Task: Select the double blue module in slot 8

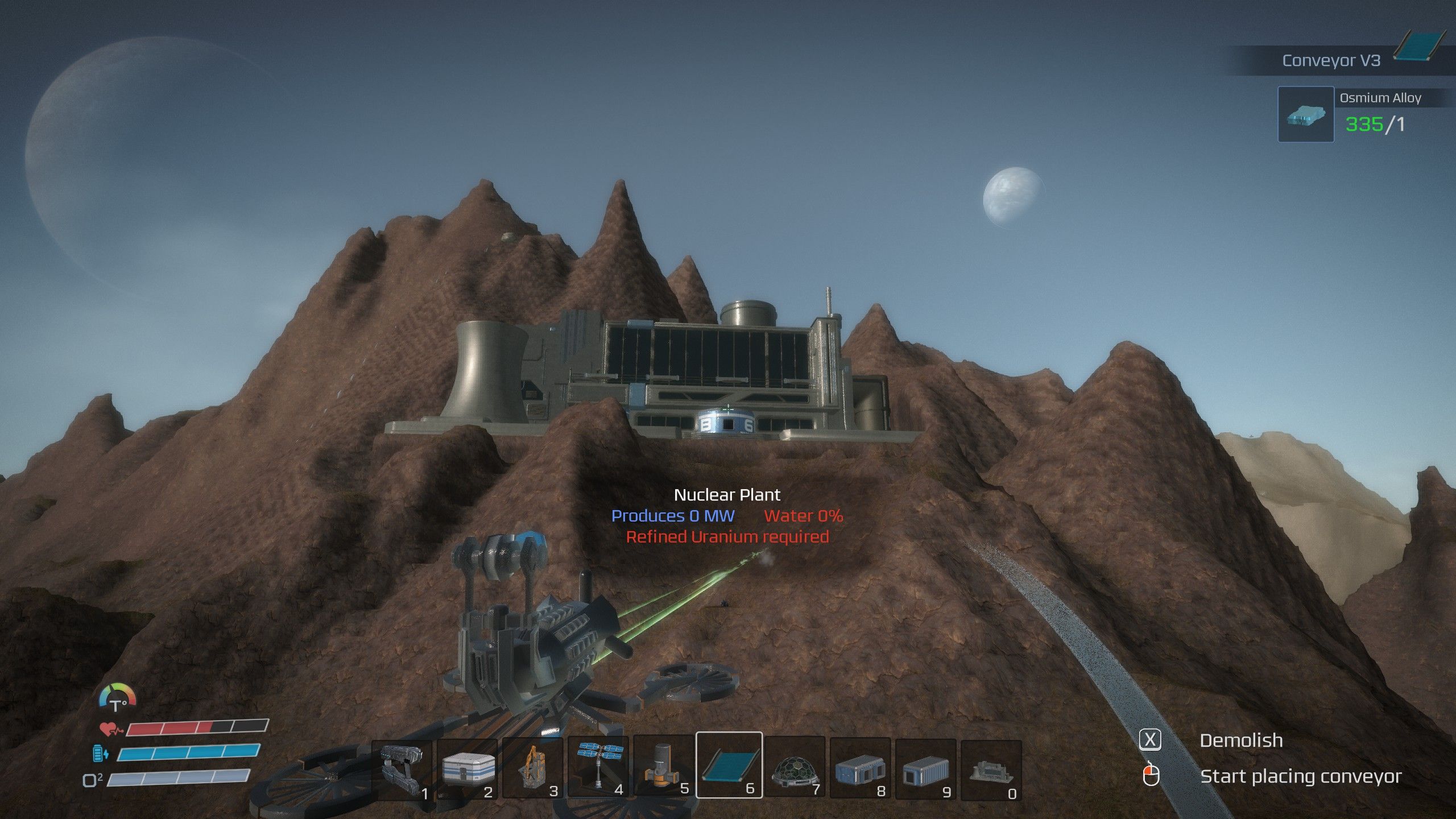Action: click(x=861, y=766)
